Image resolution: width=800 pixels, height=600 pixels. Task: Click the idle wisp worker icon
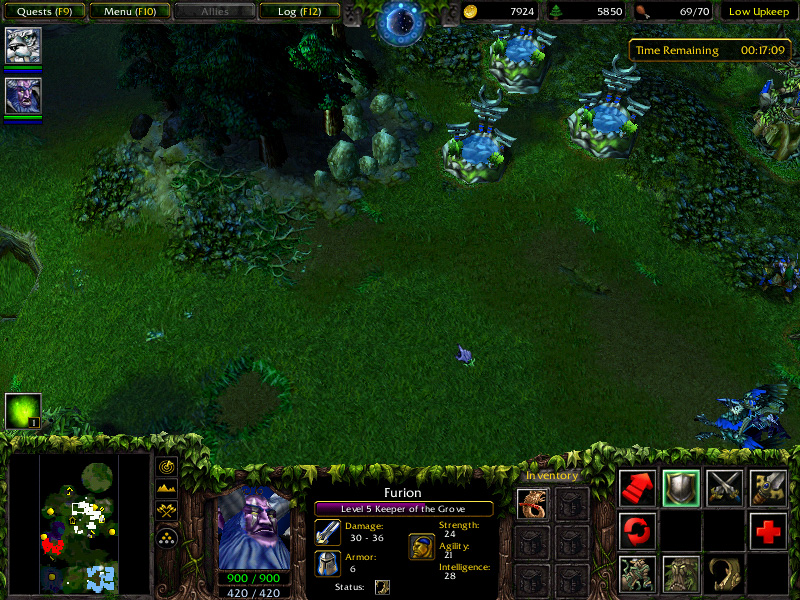23,411
